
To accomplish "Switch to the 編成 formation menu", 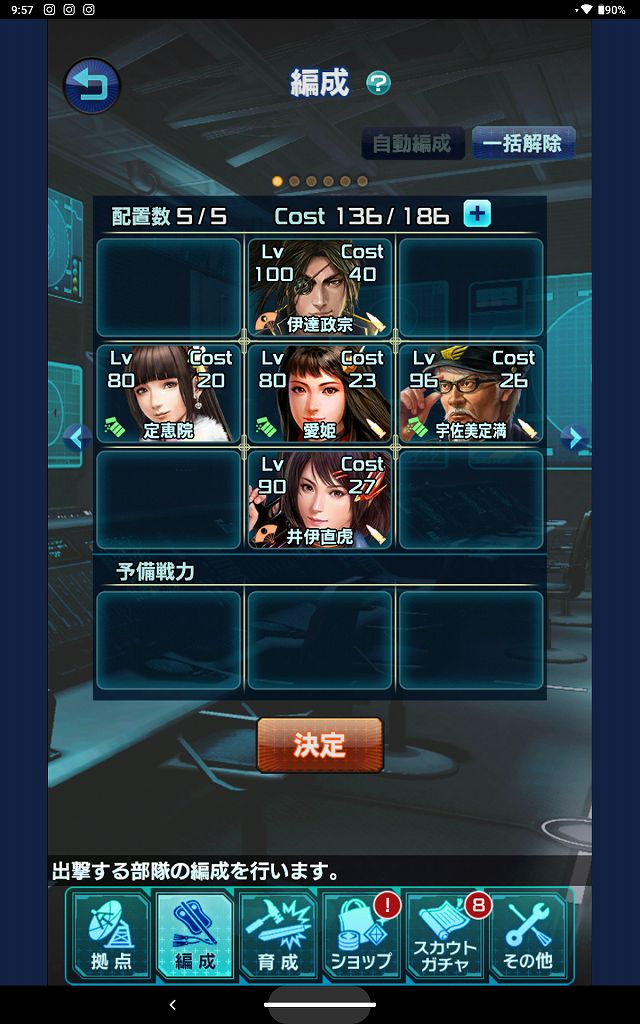I will click(194, 934).
